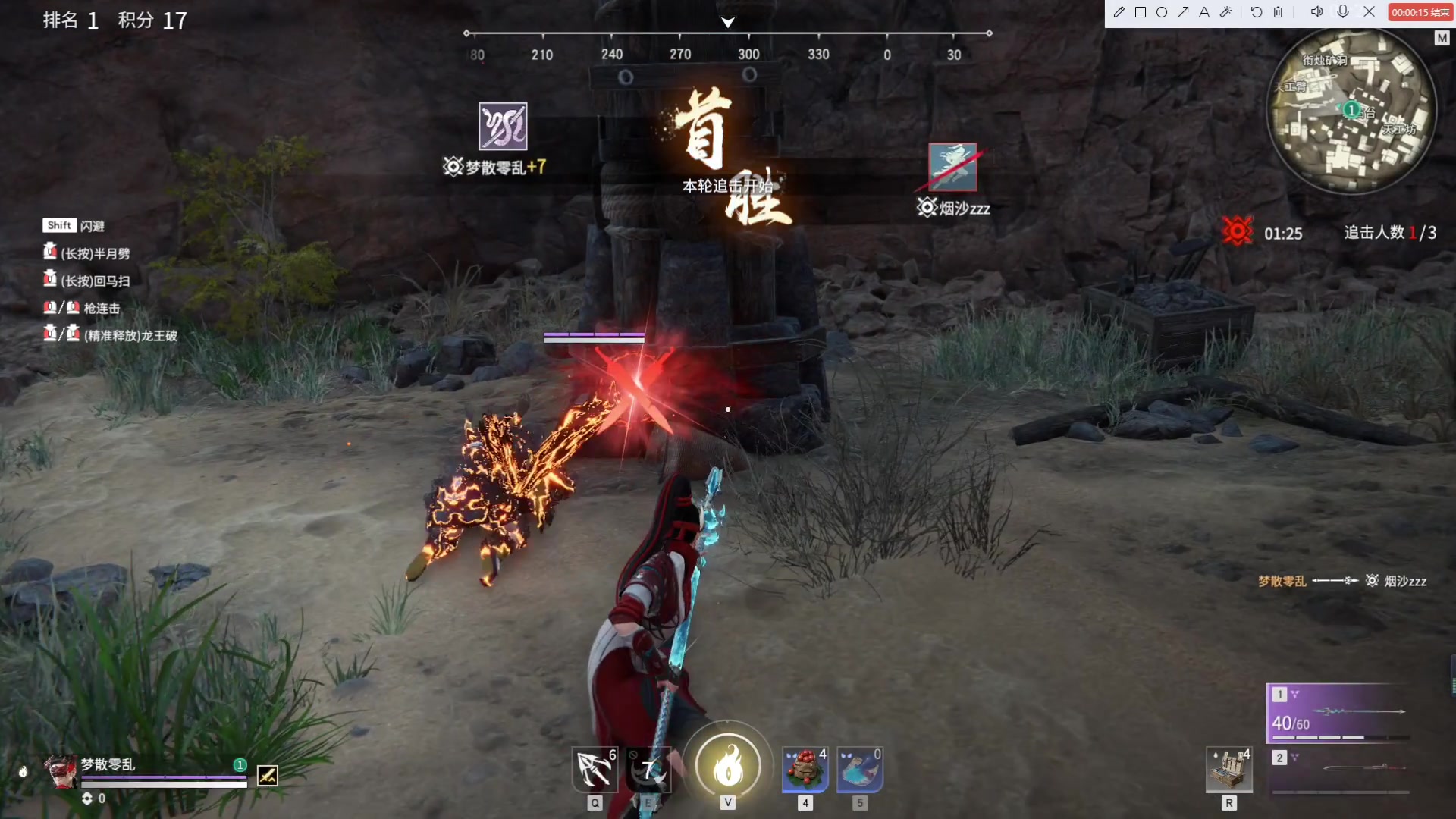Select the pen annotation tool

pos(1119,12)
